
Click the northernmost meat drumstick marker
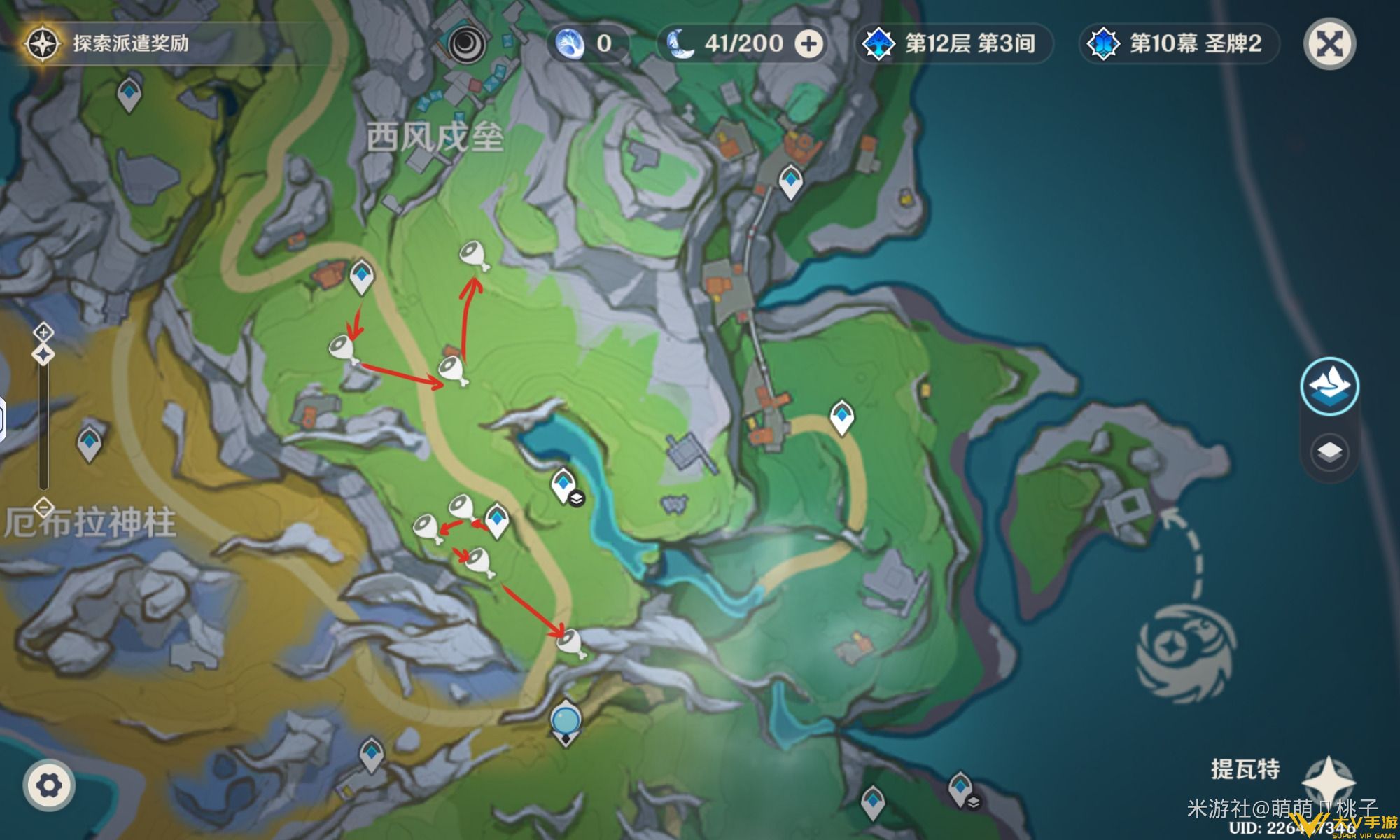tap(473, 255)
